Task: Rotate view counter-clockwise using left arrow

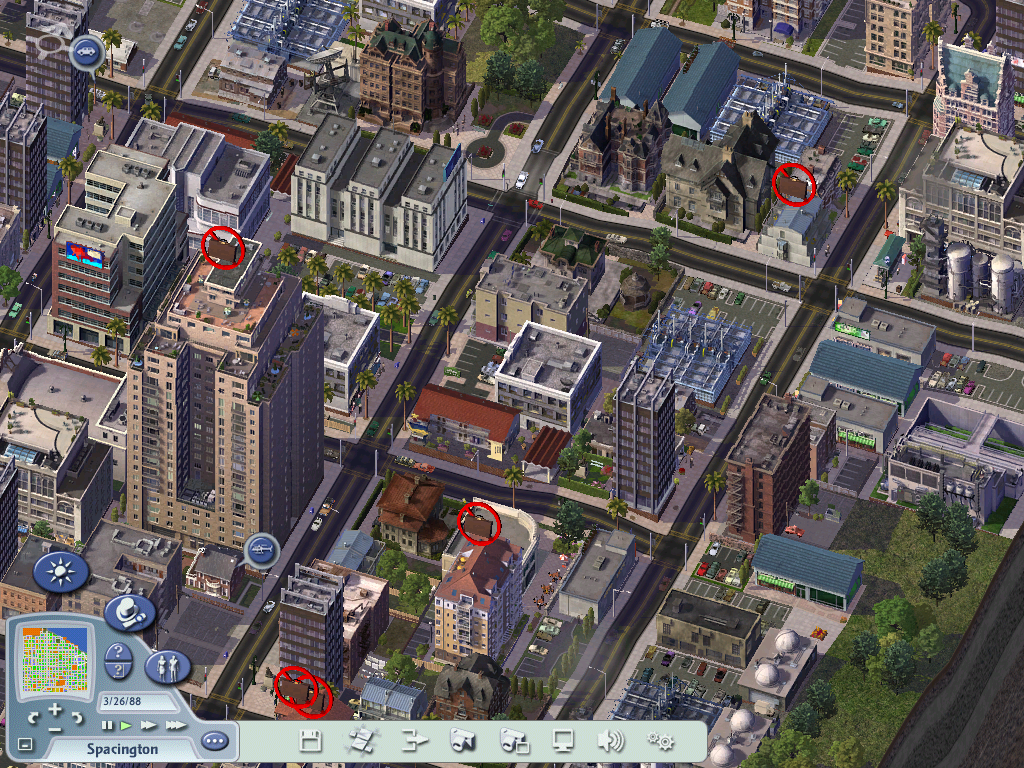Action: [x=34, y=718]
